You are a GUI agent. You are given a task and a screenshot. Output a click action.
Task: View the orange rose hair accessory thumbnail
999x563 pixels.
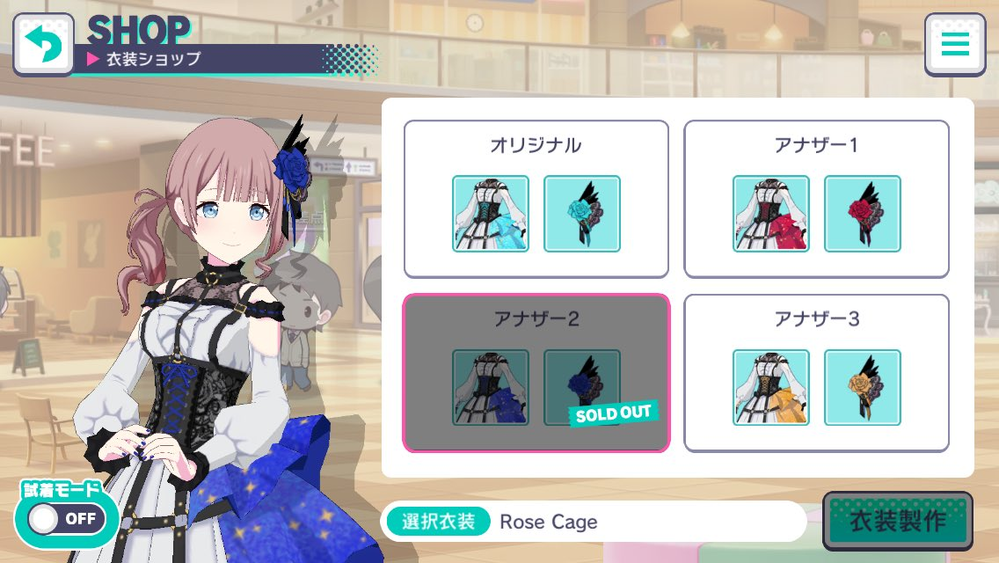pos(862,387)
